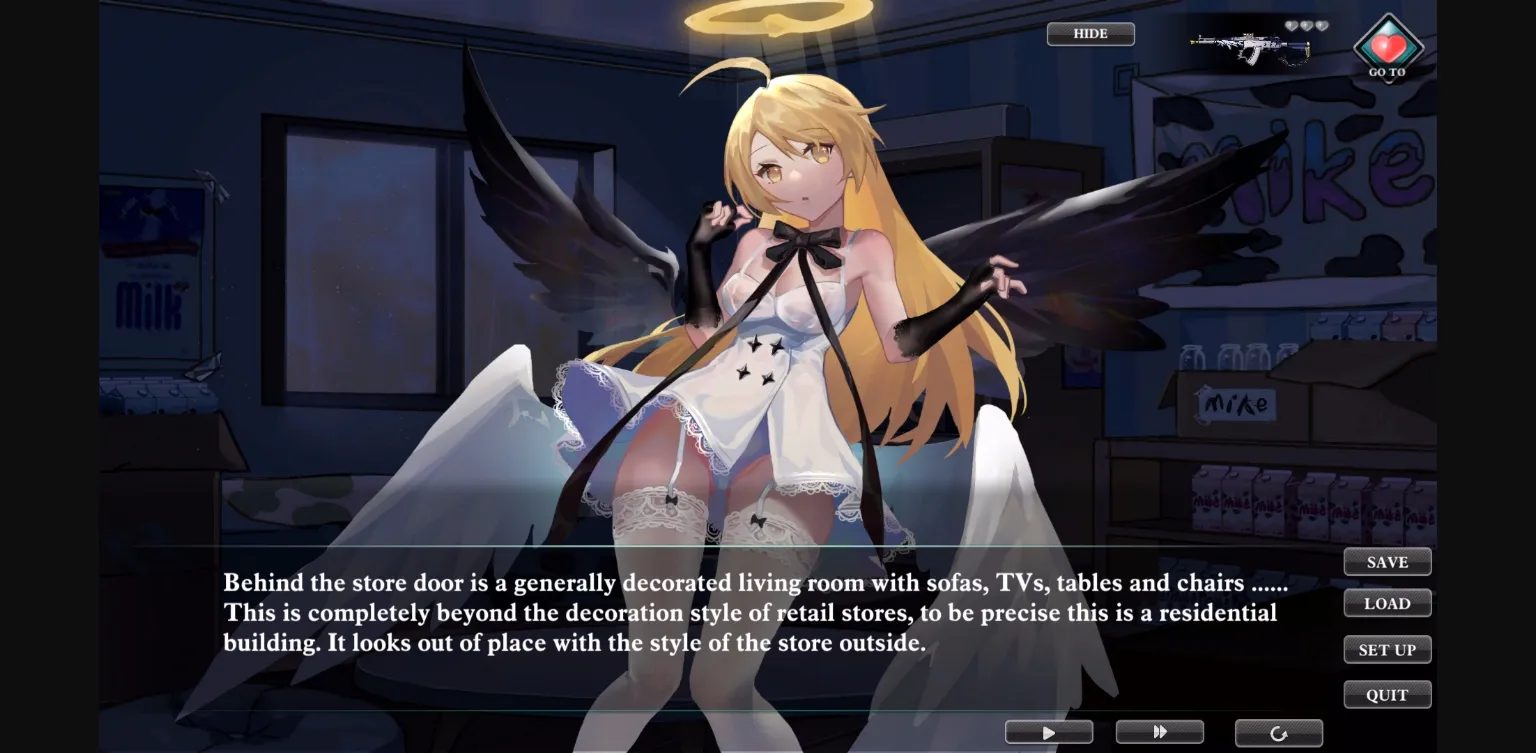Image resolution: width=1536 pixels, height=753 pixels.
Task: Click the third grey heart indicator
Action: click(1322, 25)
